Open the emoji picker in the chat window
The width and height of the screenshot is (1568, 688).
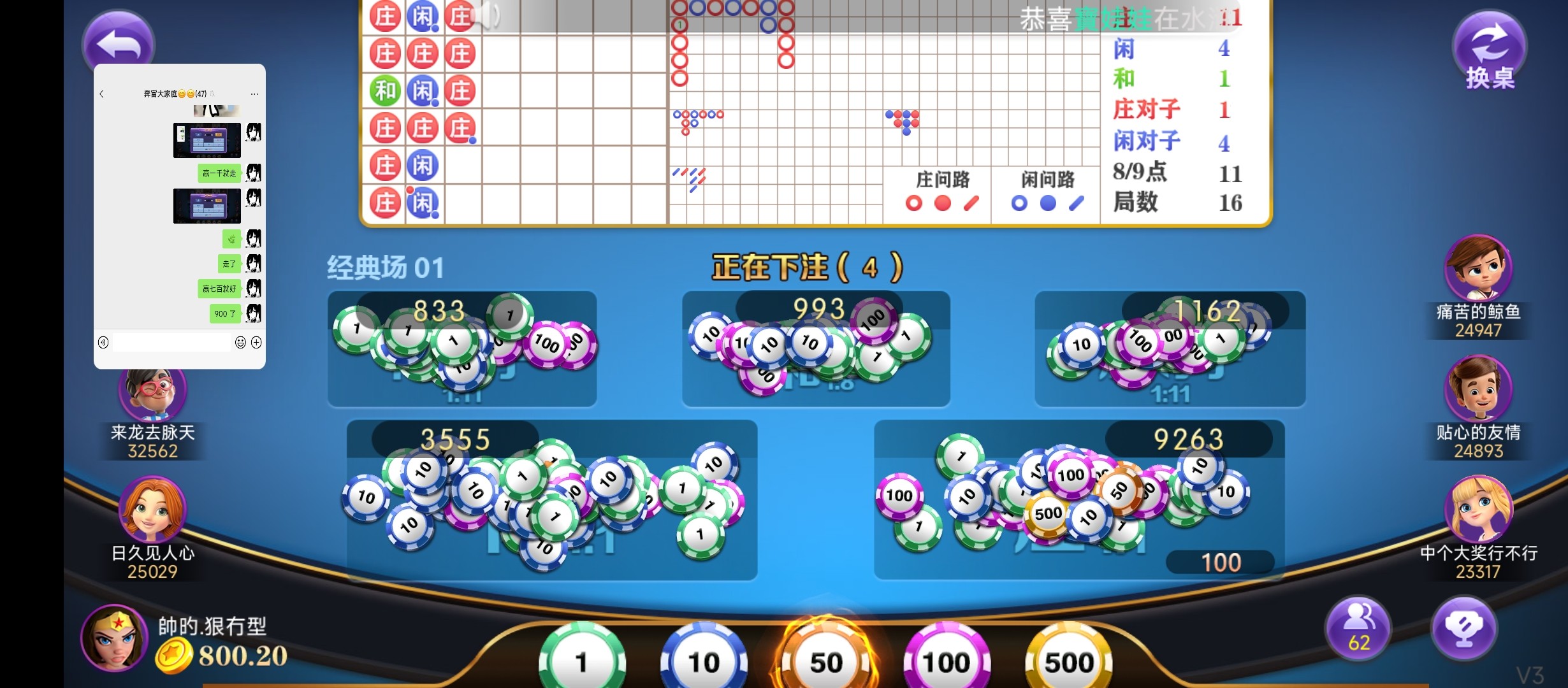click(x=239, y=342)
